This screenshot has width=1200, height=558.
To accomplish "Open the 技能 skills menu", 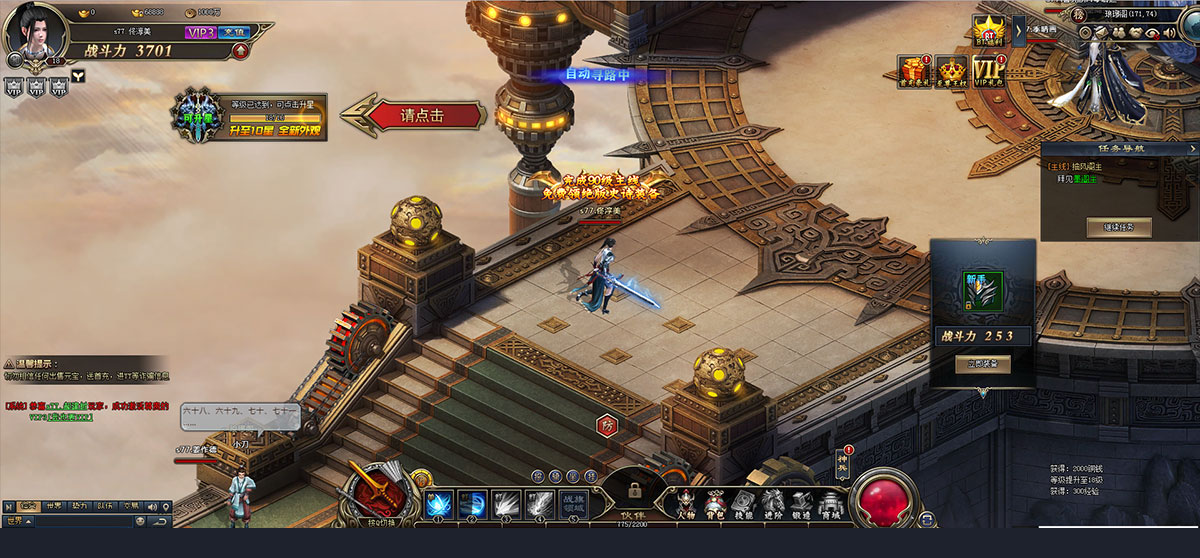I will [x=743, y=502].
